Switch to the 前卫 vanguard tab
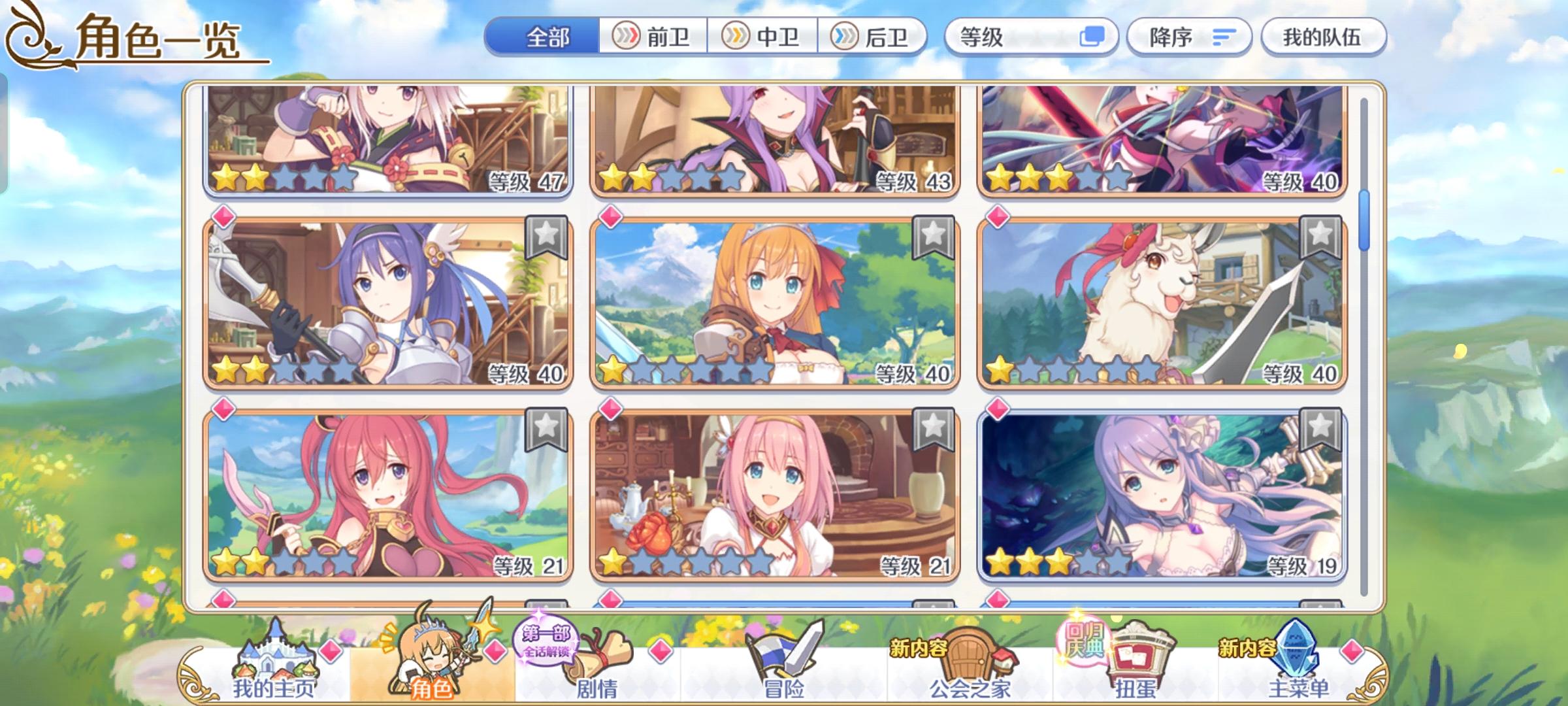 pyautogui.click(x=653, y=37)
